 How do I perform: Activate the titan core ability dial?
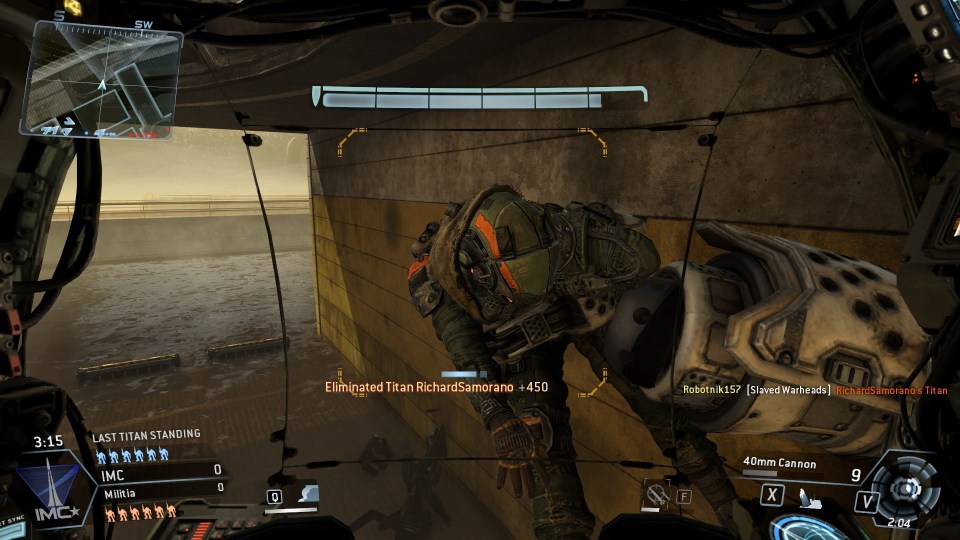tap(907, 487)
